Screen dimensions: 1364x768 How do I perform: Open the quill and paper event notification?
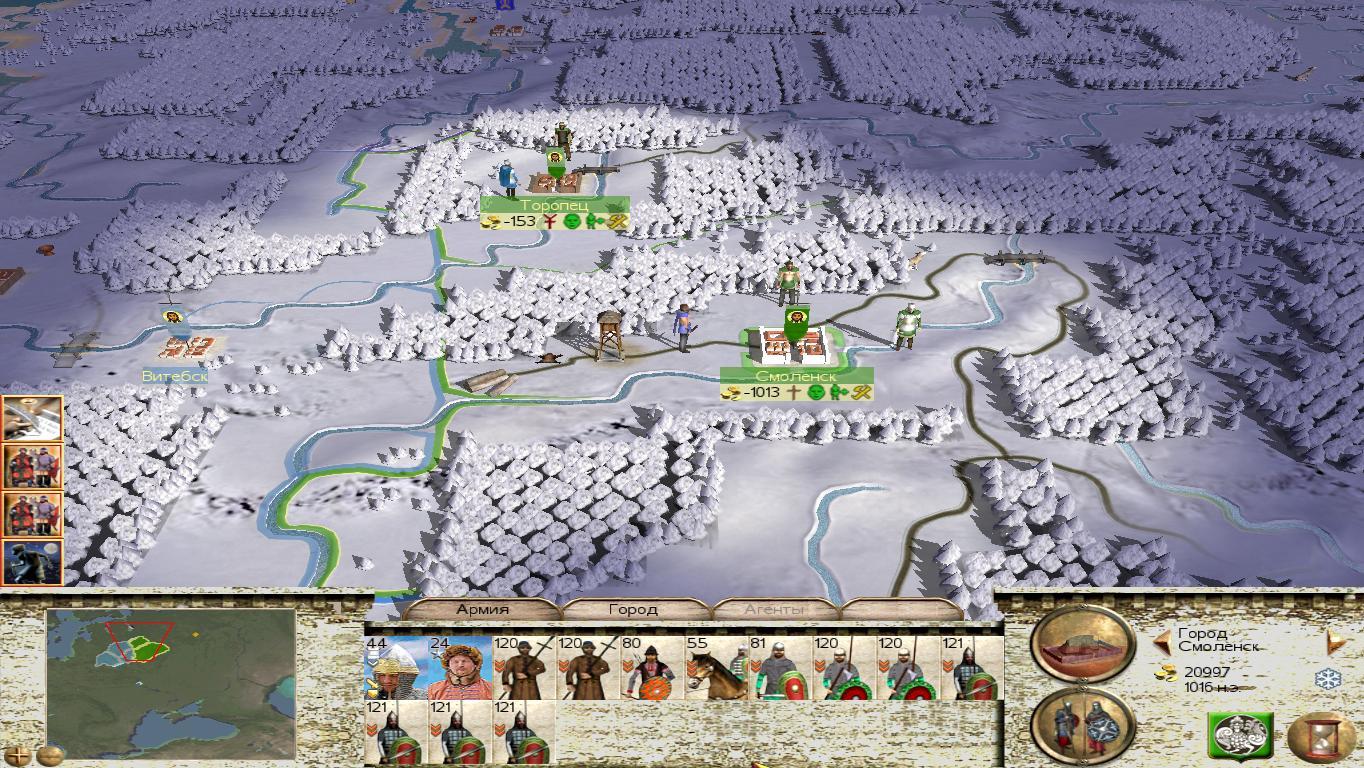(x=33, y=418)
